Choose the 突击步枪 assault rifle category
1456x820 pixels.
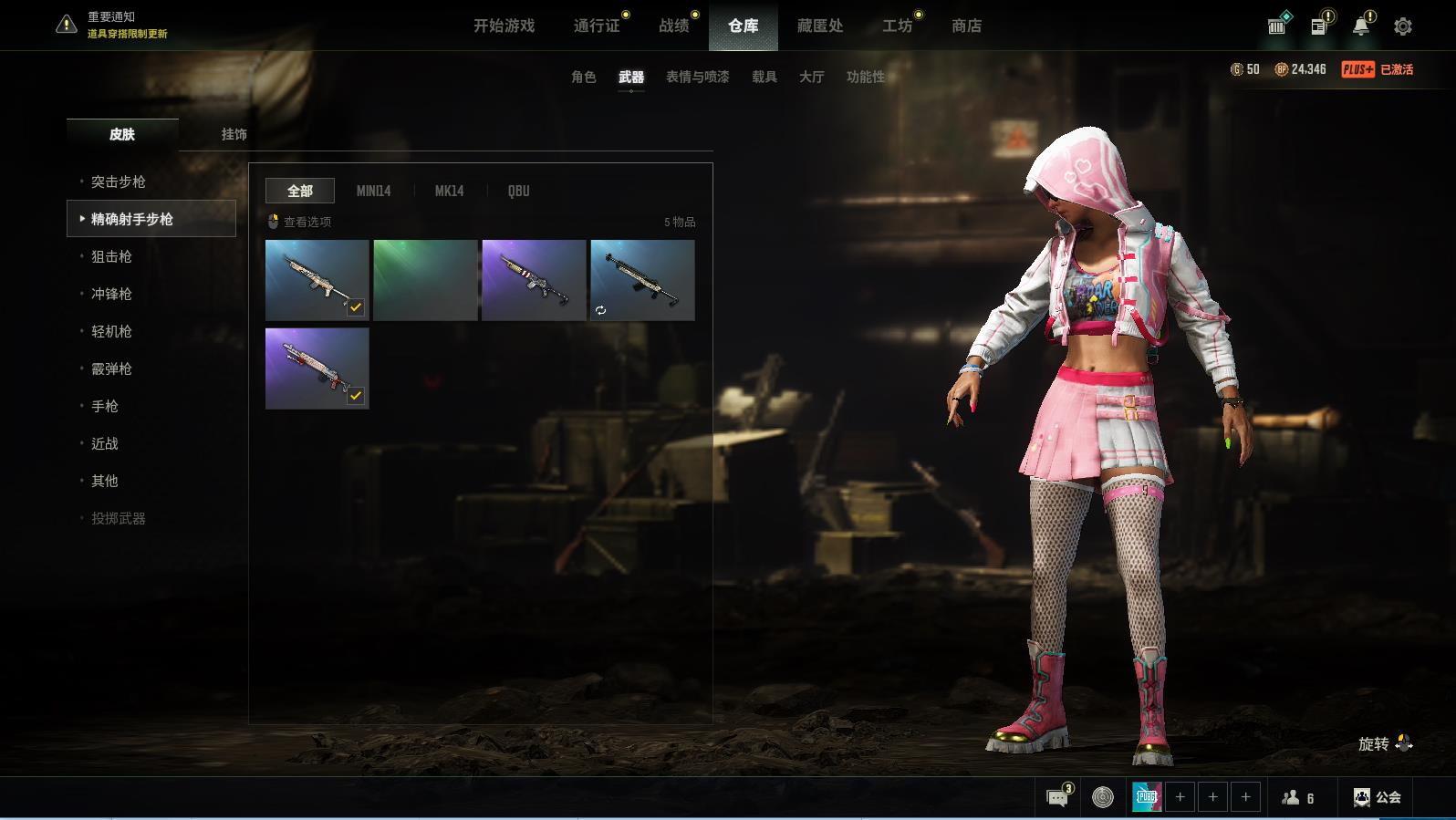[x=118, y=182]
